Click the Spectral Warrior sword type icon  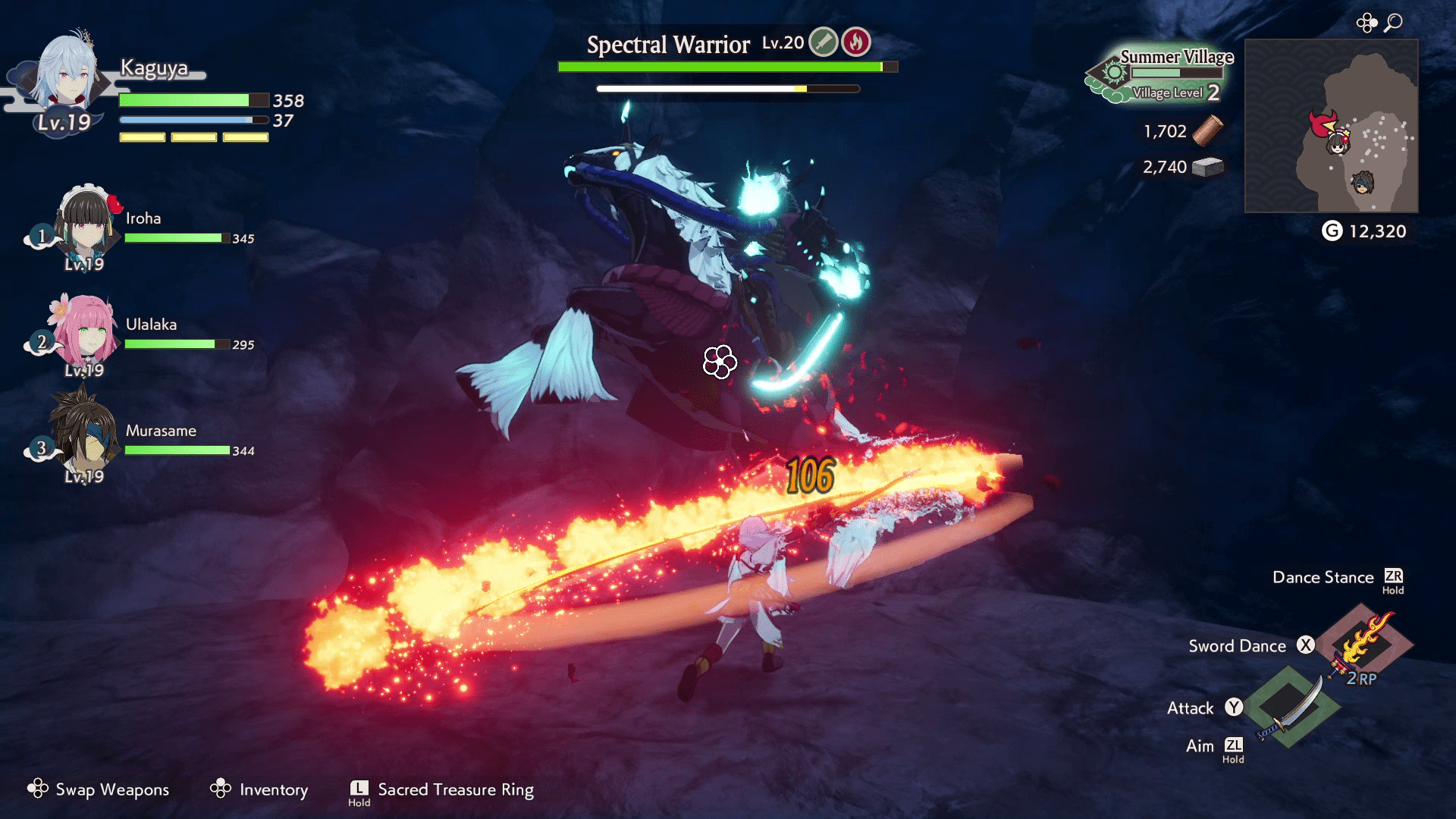coord(823,42)
